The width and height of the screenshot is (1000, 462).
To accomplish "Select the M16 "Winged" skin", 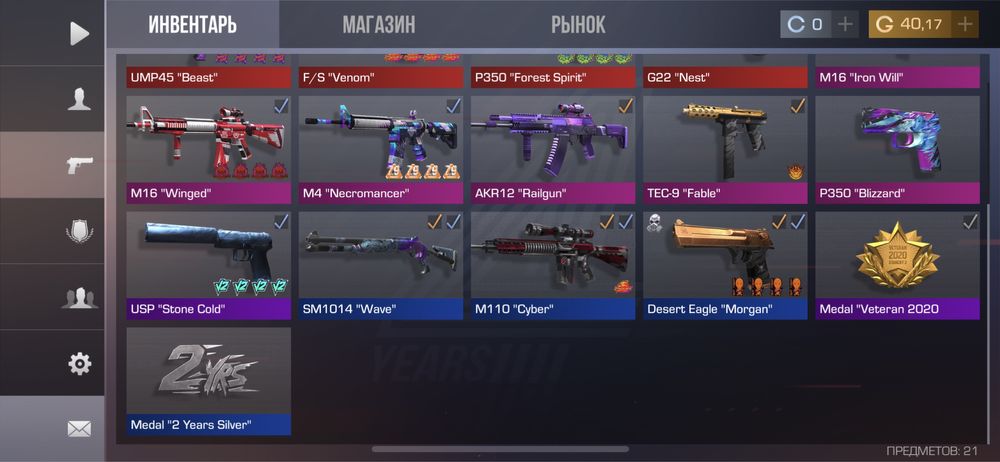I will pos(209,149).
